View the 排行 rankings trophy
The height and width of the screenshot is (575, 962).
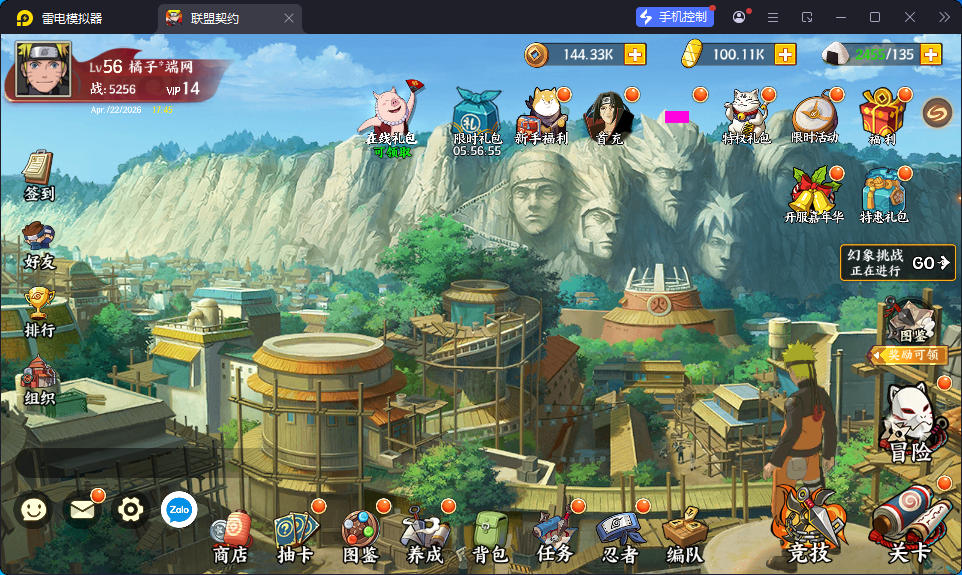click(39, 310)
